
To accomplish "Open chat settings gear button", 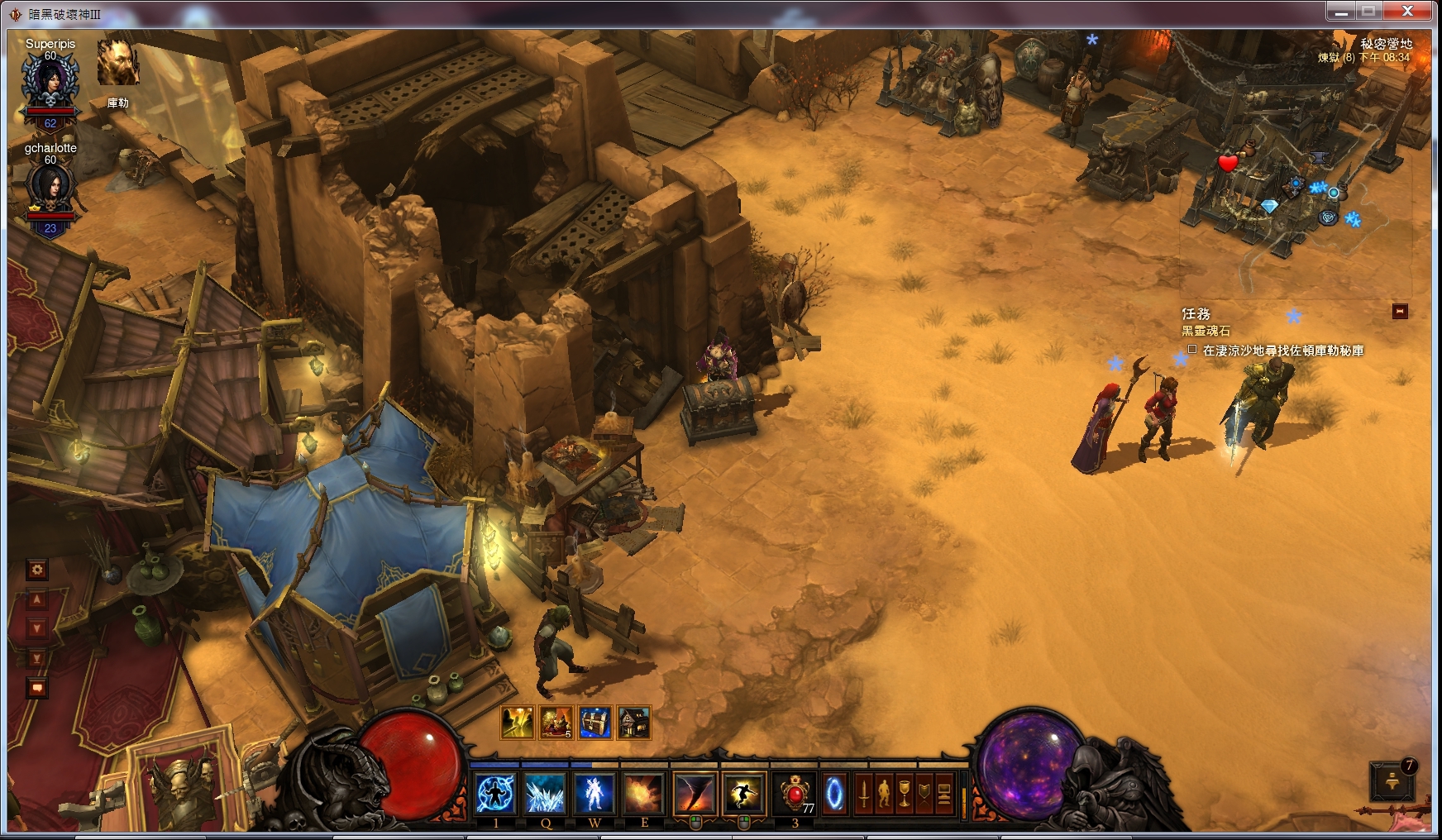I will 36,570.
